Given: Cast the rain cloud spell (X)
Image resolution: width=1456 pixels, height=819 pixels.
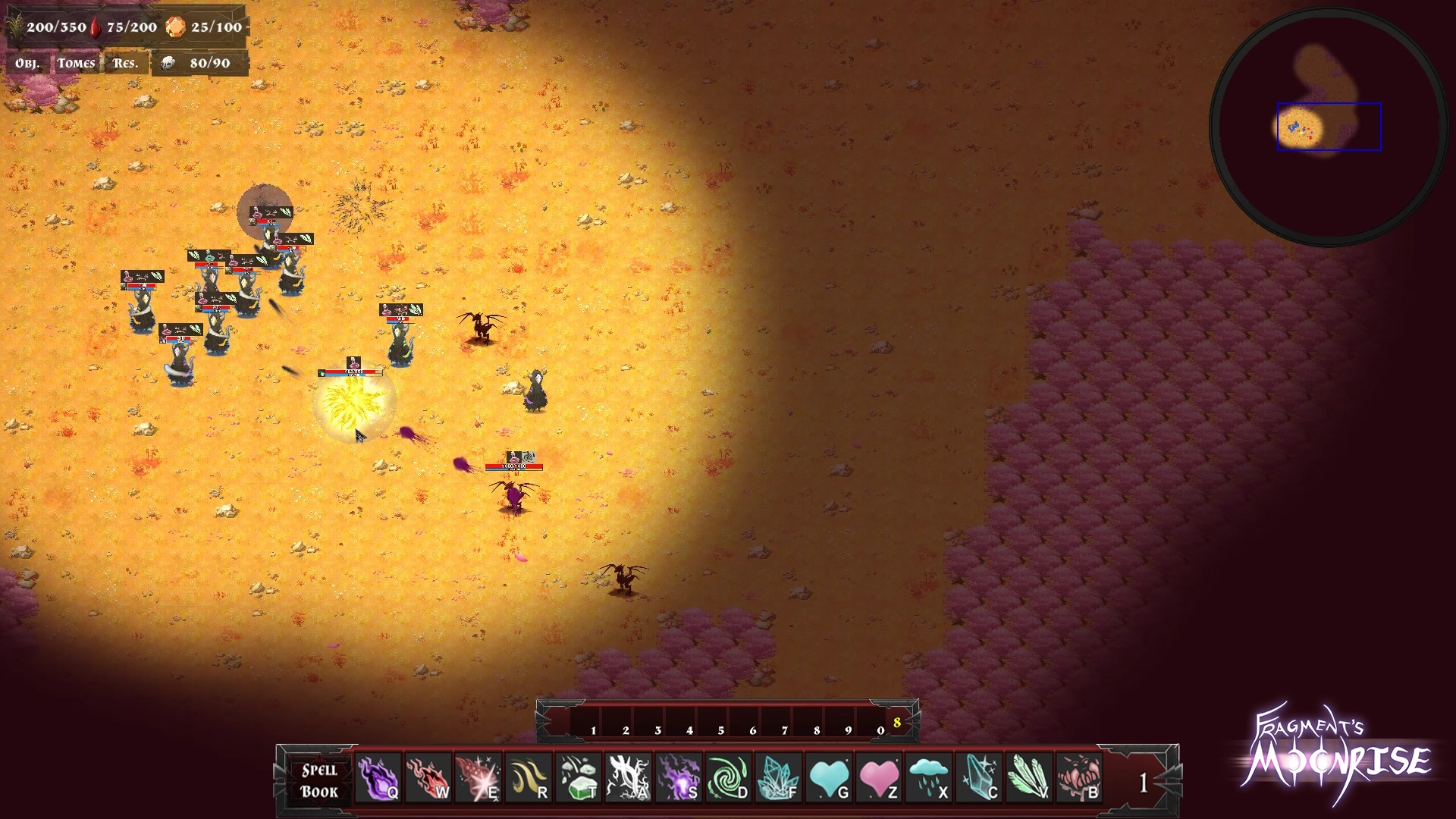Looking at the screenshot, I should click(928, 779).
